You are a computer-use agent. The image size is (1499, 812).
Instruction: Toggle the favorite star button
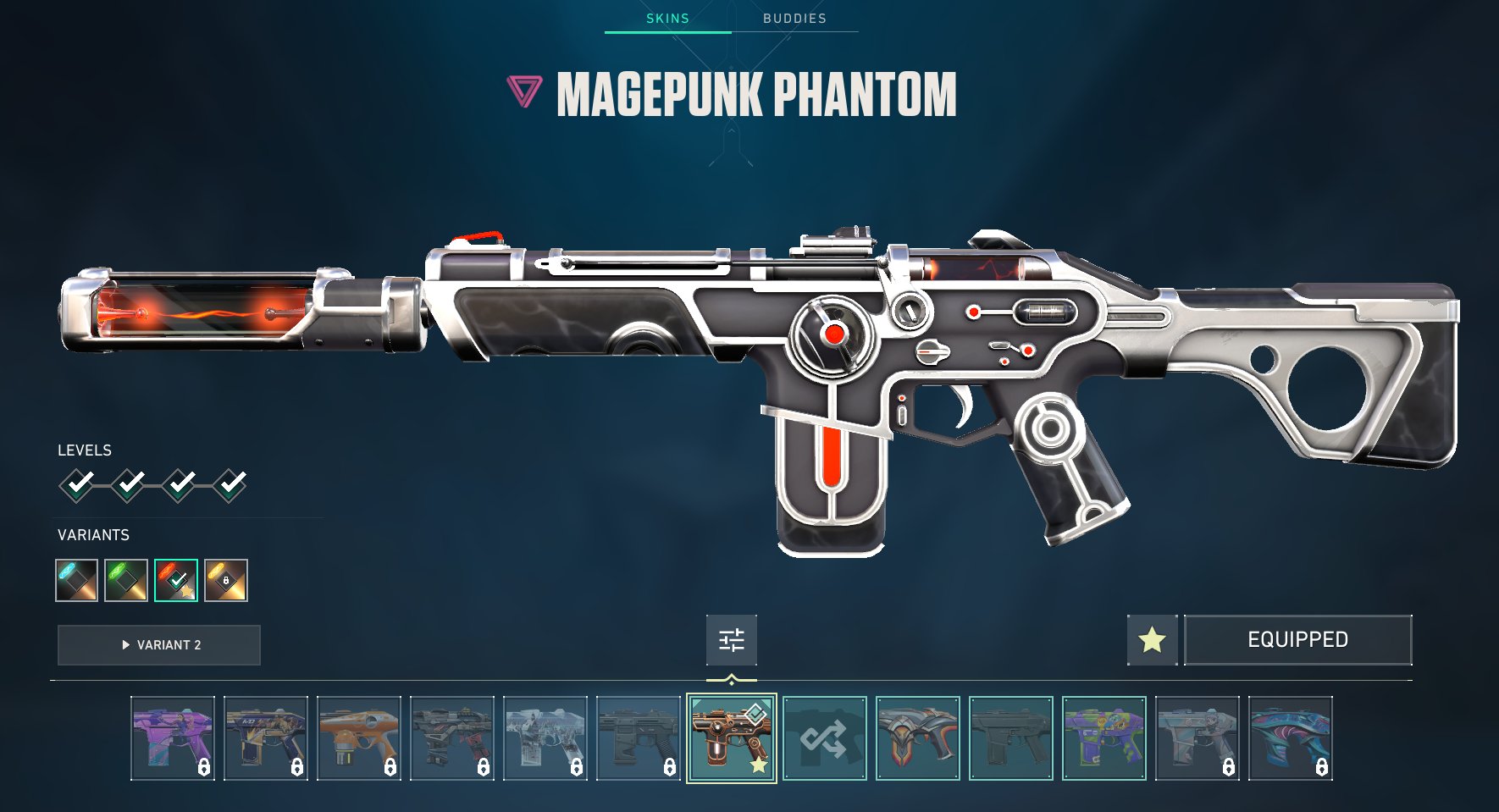(1152, 640)
